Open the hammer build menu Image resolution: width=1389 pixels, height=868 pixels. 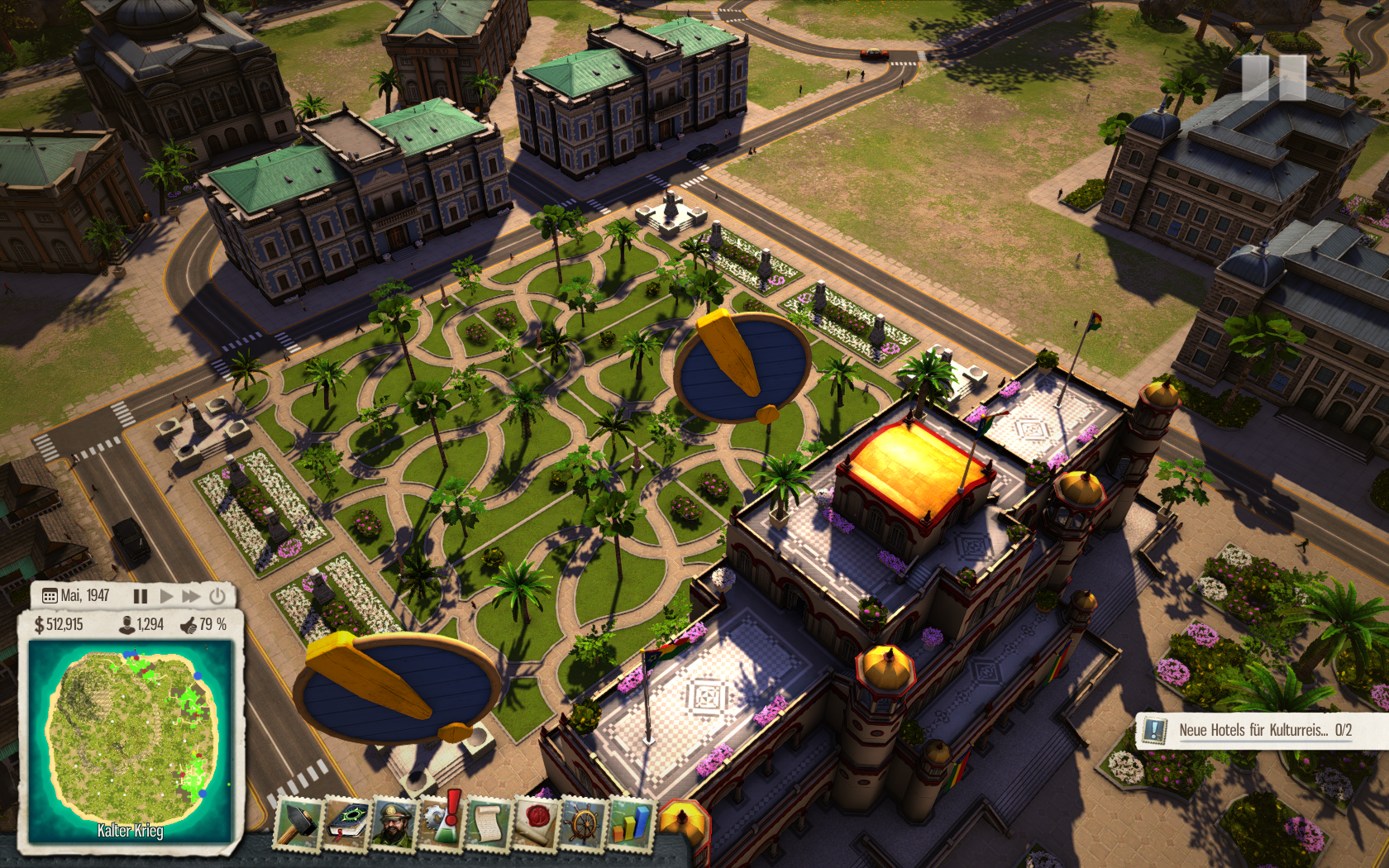tap(298, 823)
